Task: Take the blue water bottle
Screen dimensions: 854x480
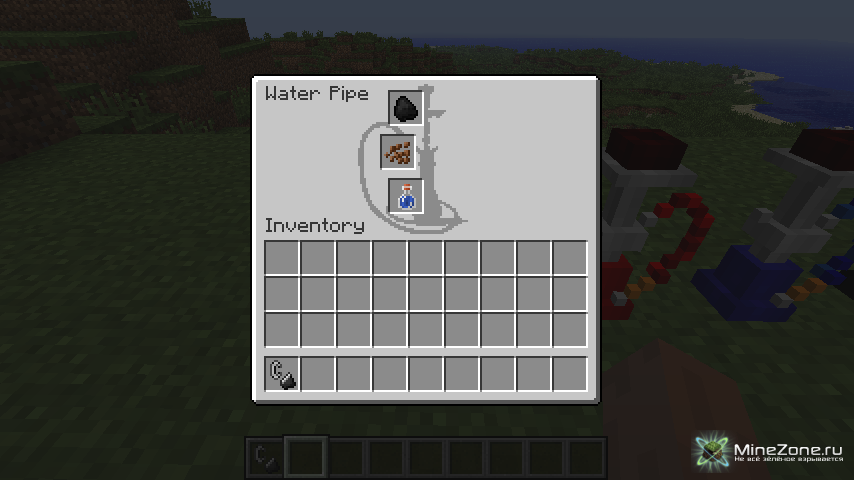Action: click(x=406, y=196)
